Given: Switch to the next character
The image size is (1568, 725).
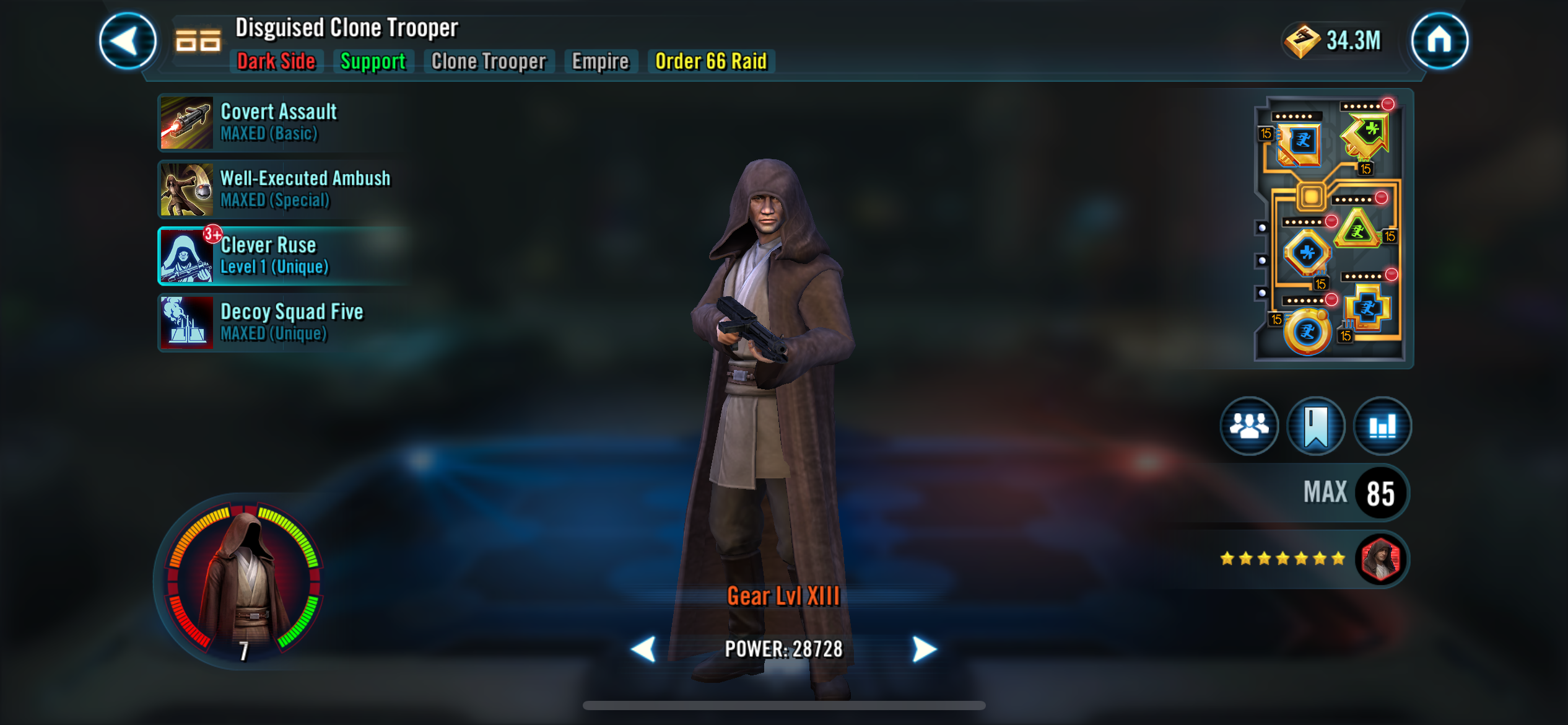Looking at the screenshot, I should click(924, 649).
